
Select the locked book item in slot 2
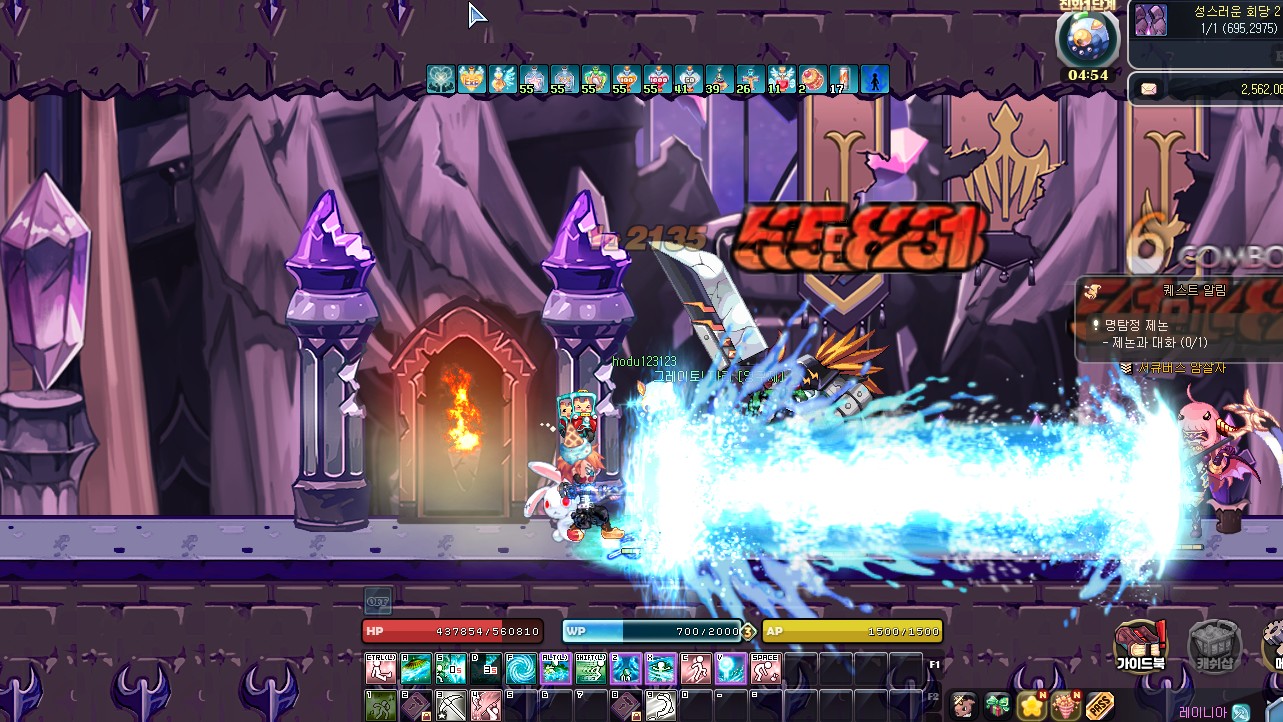416,705
